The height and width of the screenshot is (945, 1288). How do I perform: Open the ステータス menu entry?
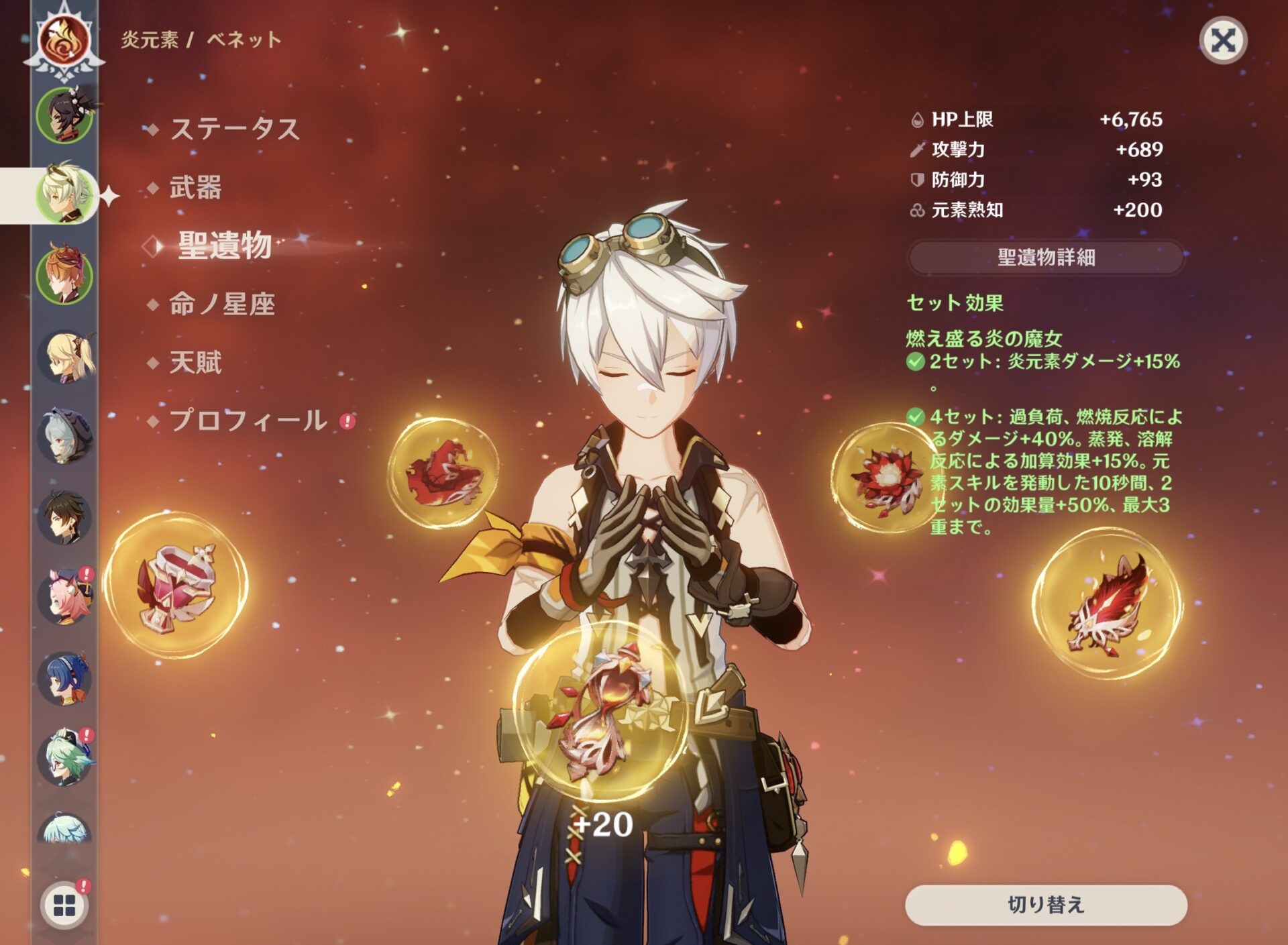coord(234,129)
